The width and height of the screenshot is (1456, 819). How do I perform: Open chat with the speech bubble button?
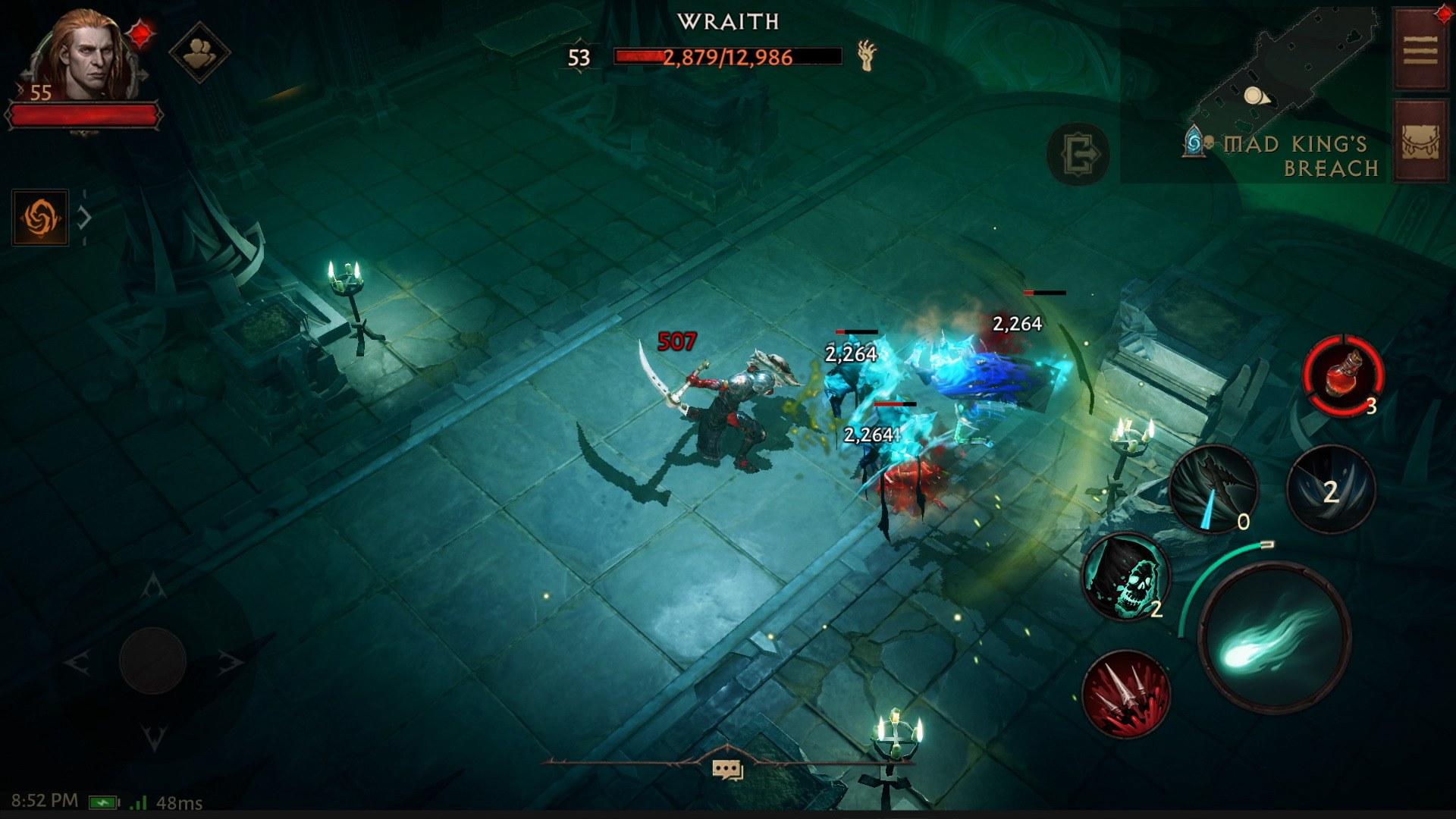728,768
